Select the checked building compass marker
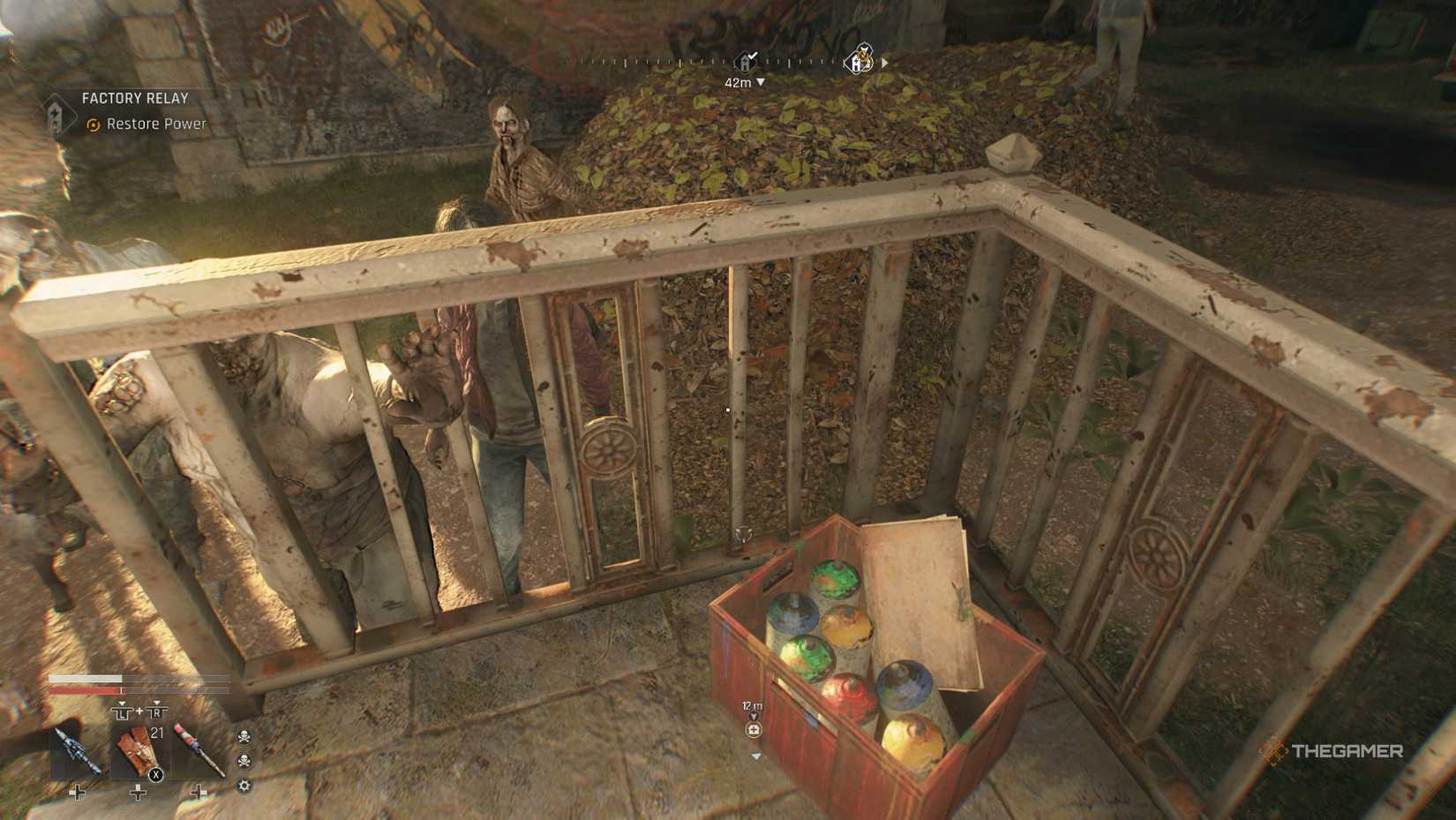The height and width of the screenshot is (820, 1456). coord(747,62)
